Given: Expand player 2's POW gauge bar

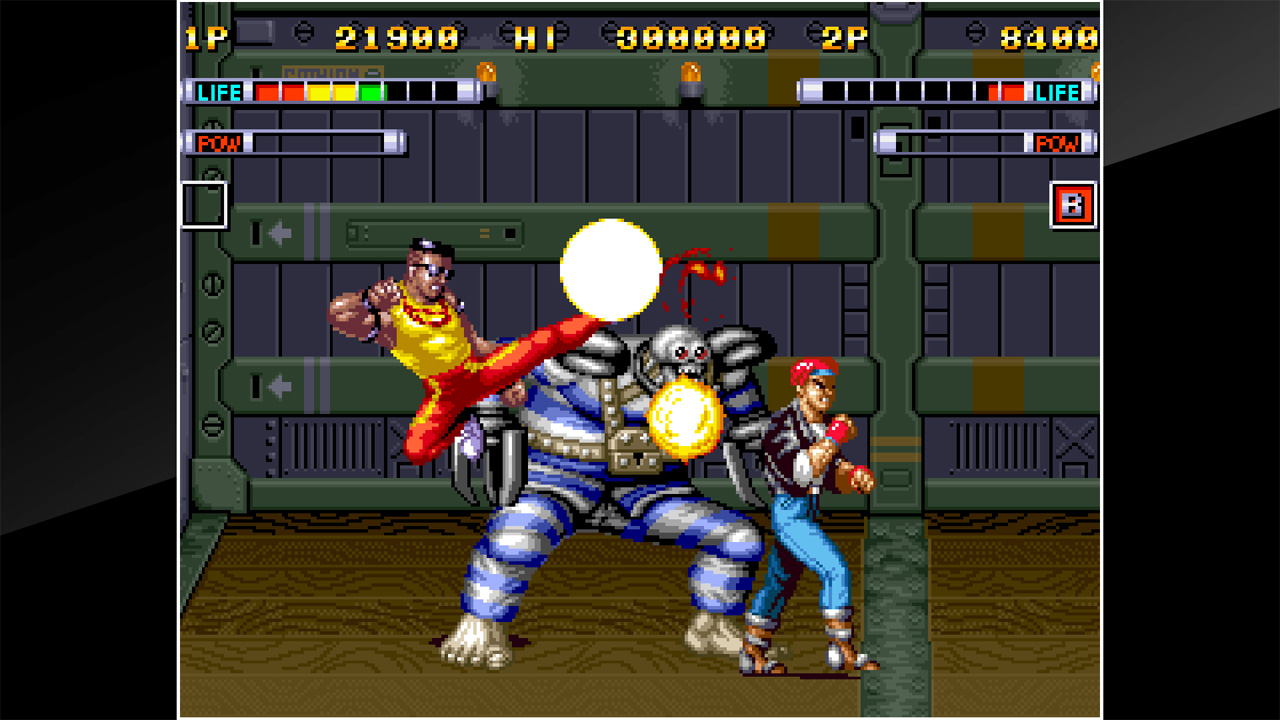Looking at the screenshot, I should 960,143.
